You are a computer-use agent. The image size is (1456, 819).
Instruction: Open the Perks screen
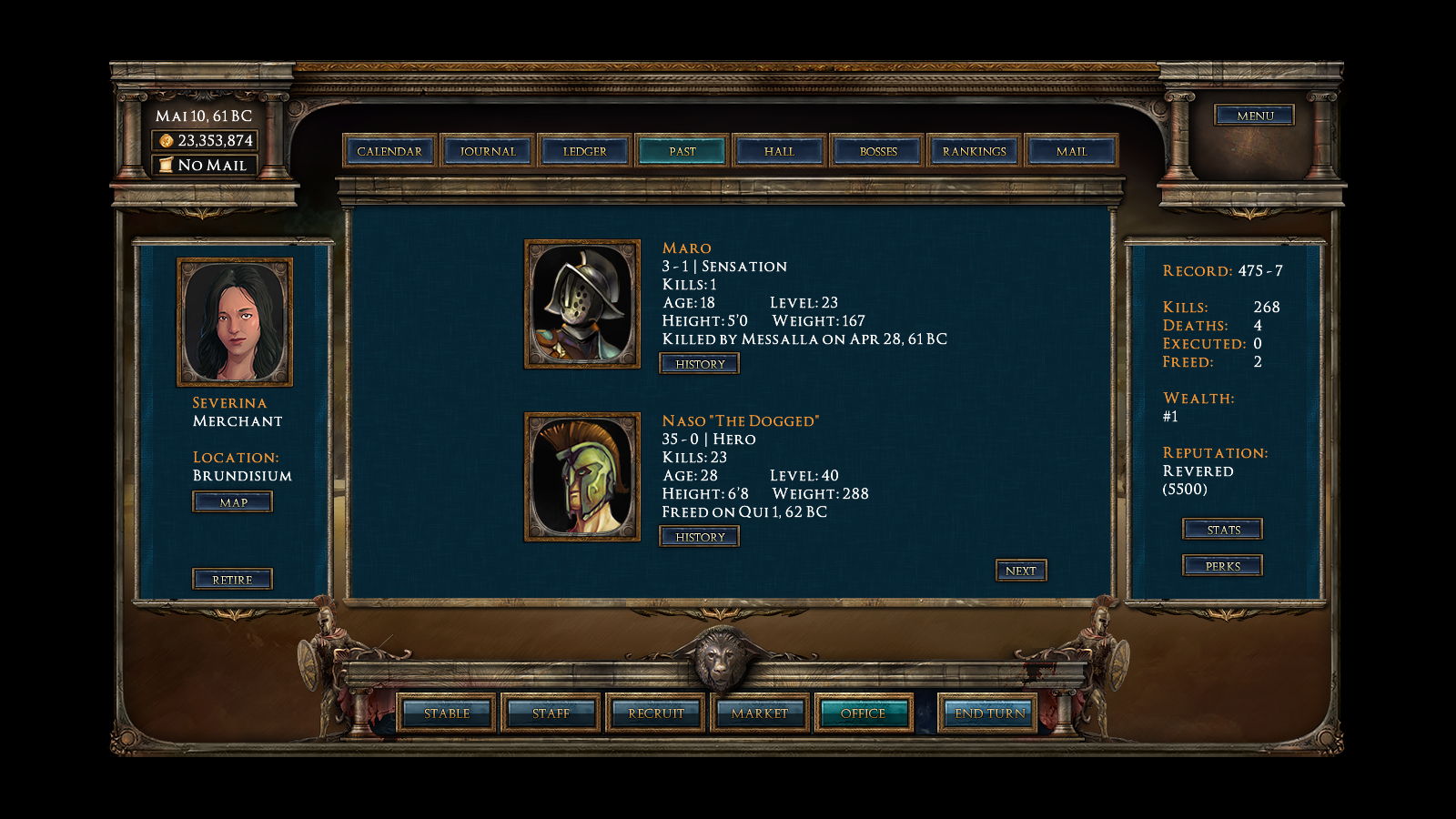tap(1223, 566)
